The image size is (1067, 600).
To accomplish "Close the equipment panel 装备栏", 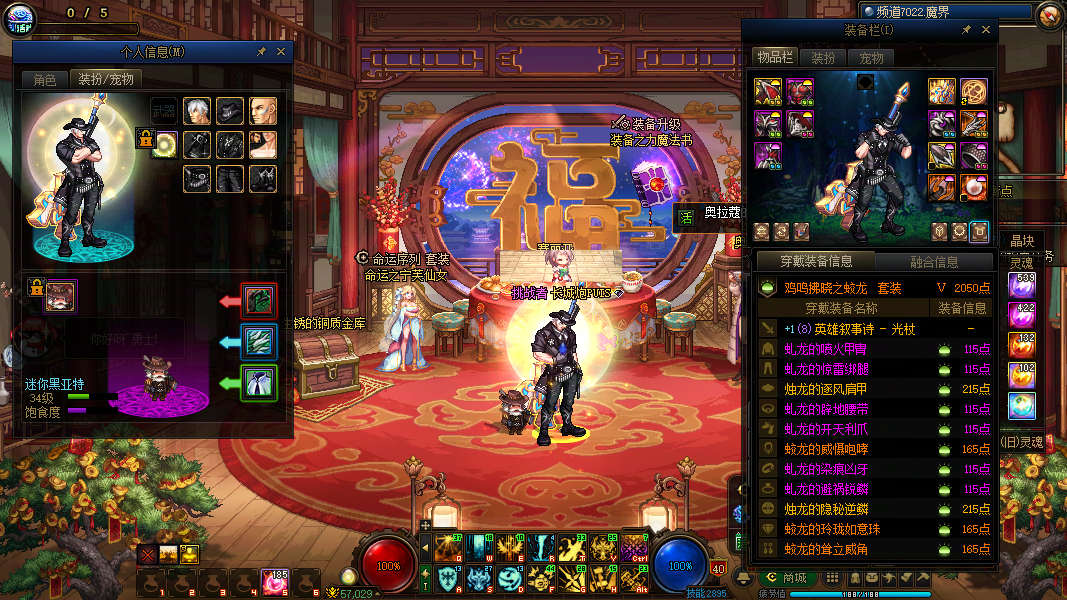I will pyautogui.click(x=986, y=31).
